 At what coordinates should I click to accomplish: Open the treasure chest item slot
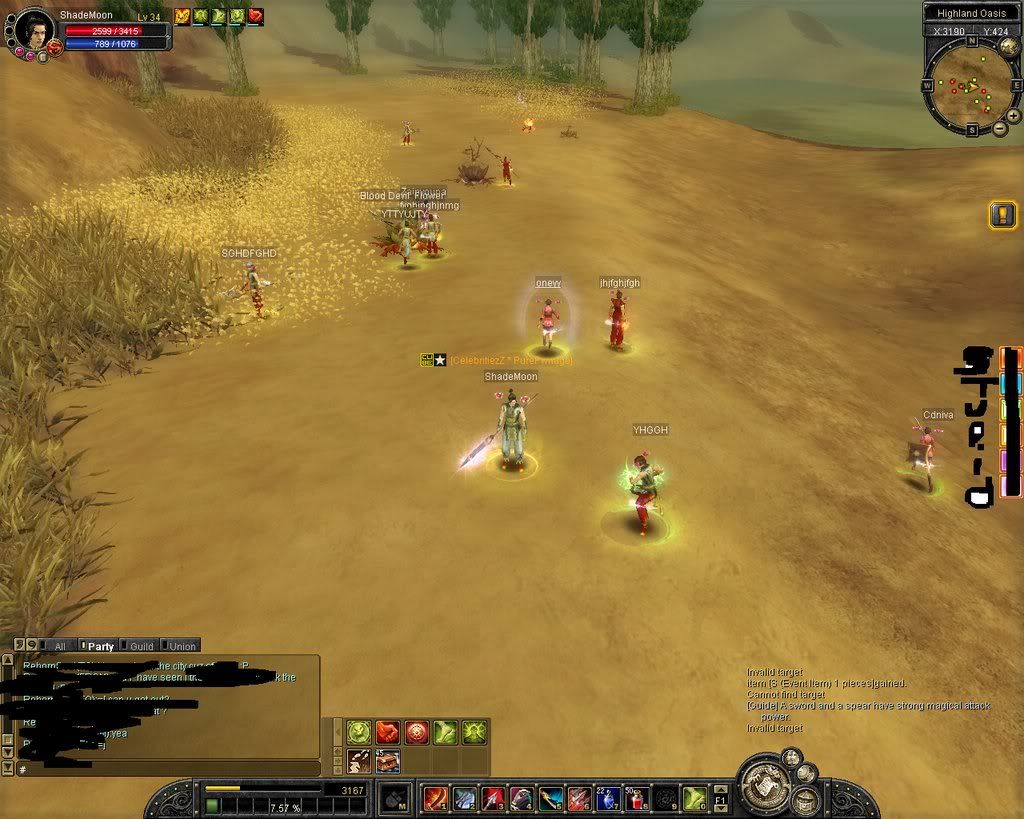pos(388,761)
